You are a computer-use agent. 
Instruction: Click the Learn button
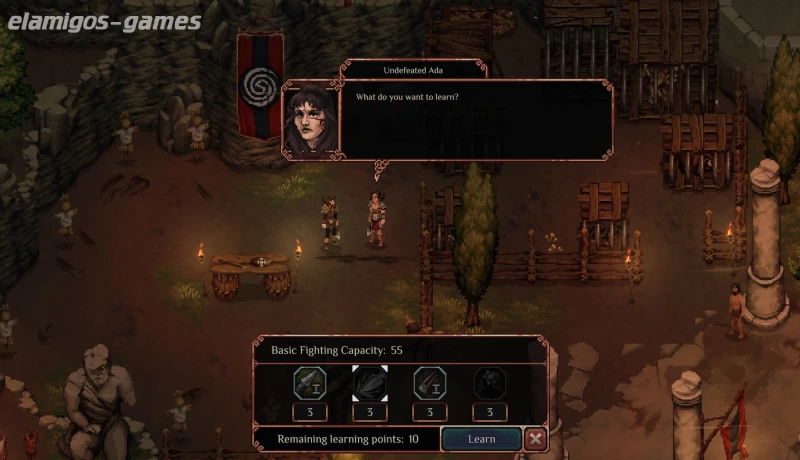tap(481, 439)
